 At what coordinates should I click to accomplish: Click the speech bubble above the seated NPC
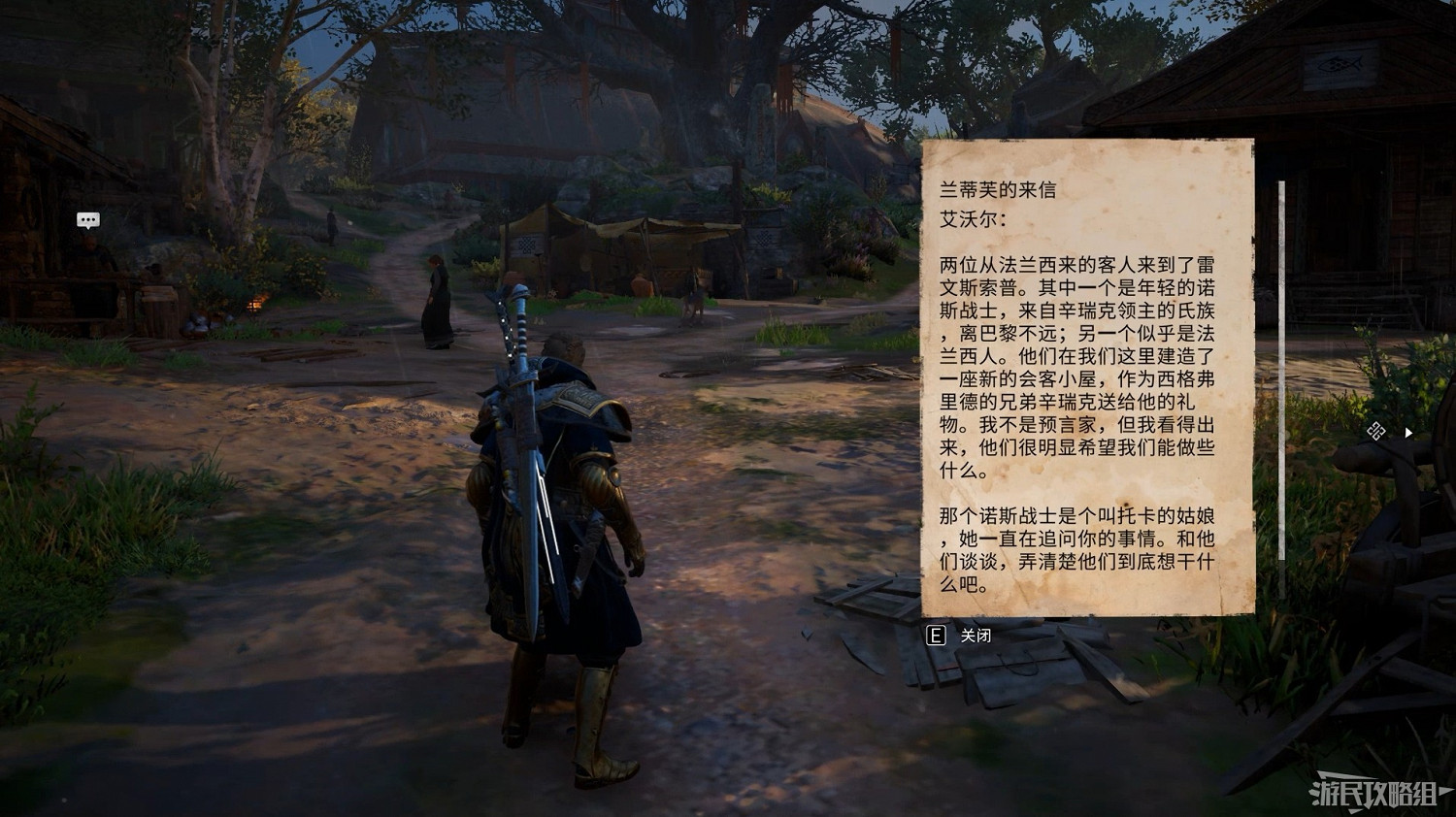pyautogui.click(x=87, y=219)
